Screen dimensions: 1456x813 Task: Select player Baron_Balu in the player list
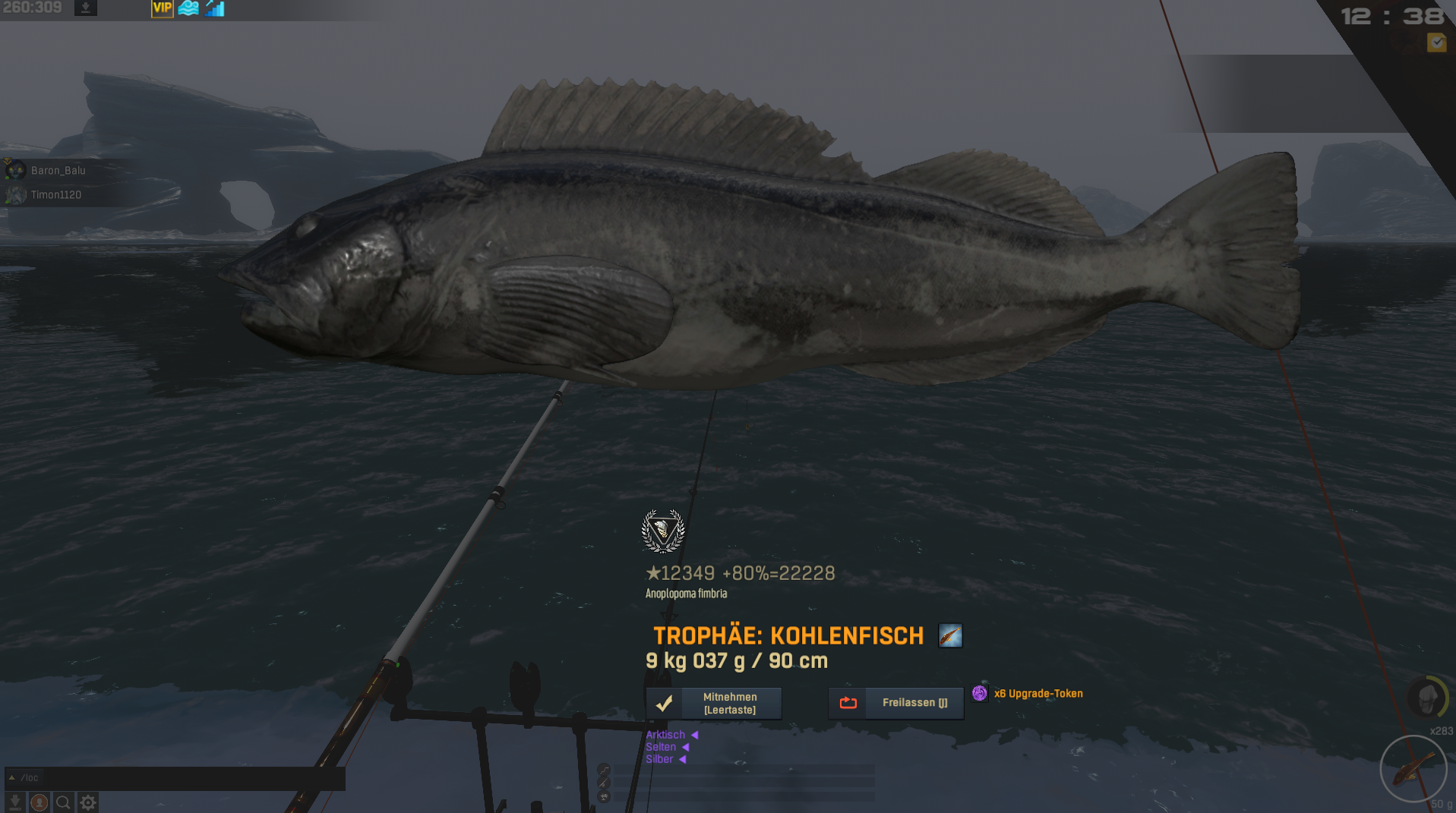(x=58, y=171)
